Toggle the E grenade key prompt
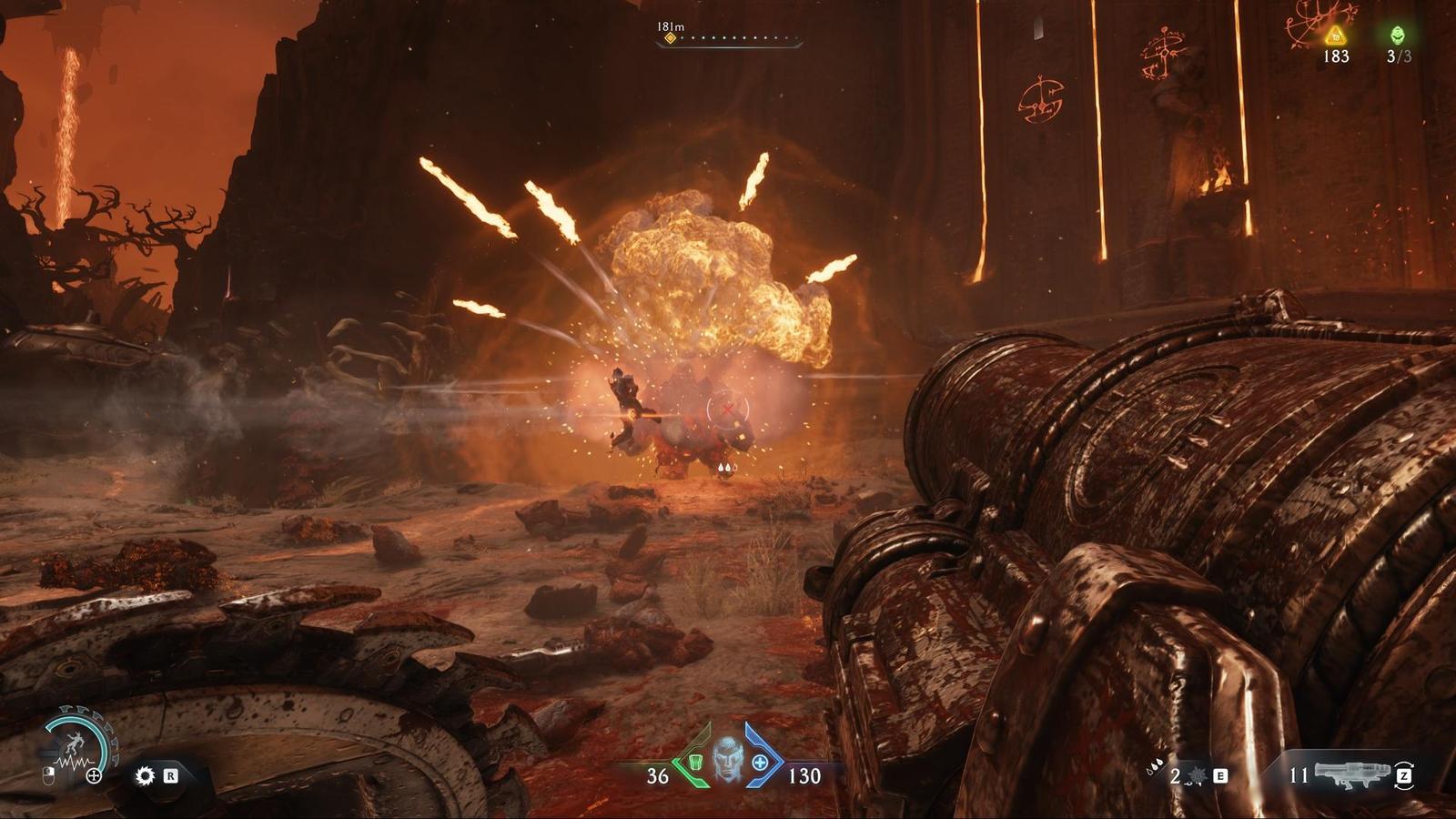The image size is (1456, 819). (x=1220, y=775)
